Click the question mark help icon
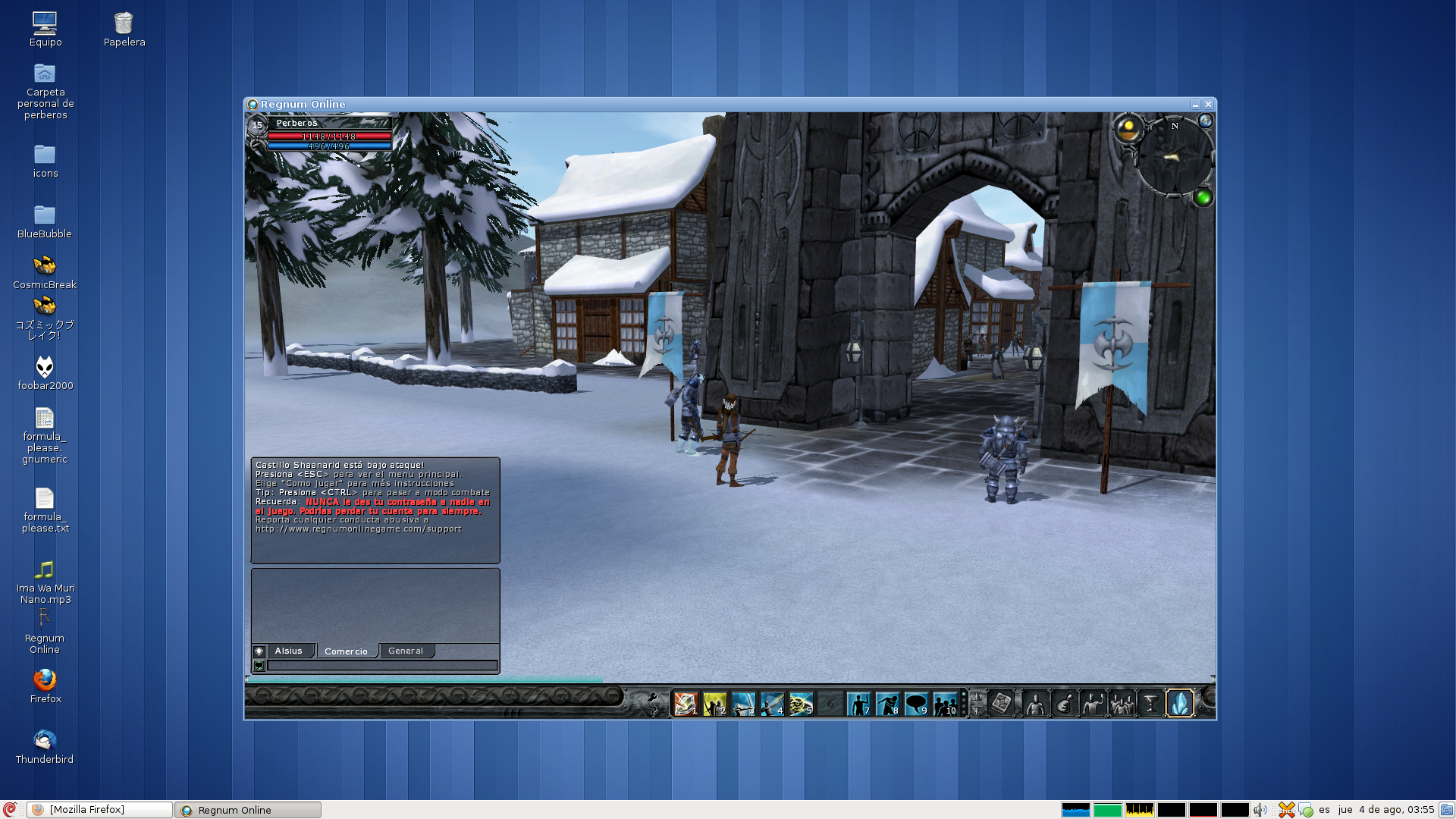This screenshot has height=819, width=1456. (653, 711)
